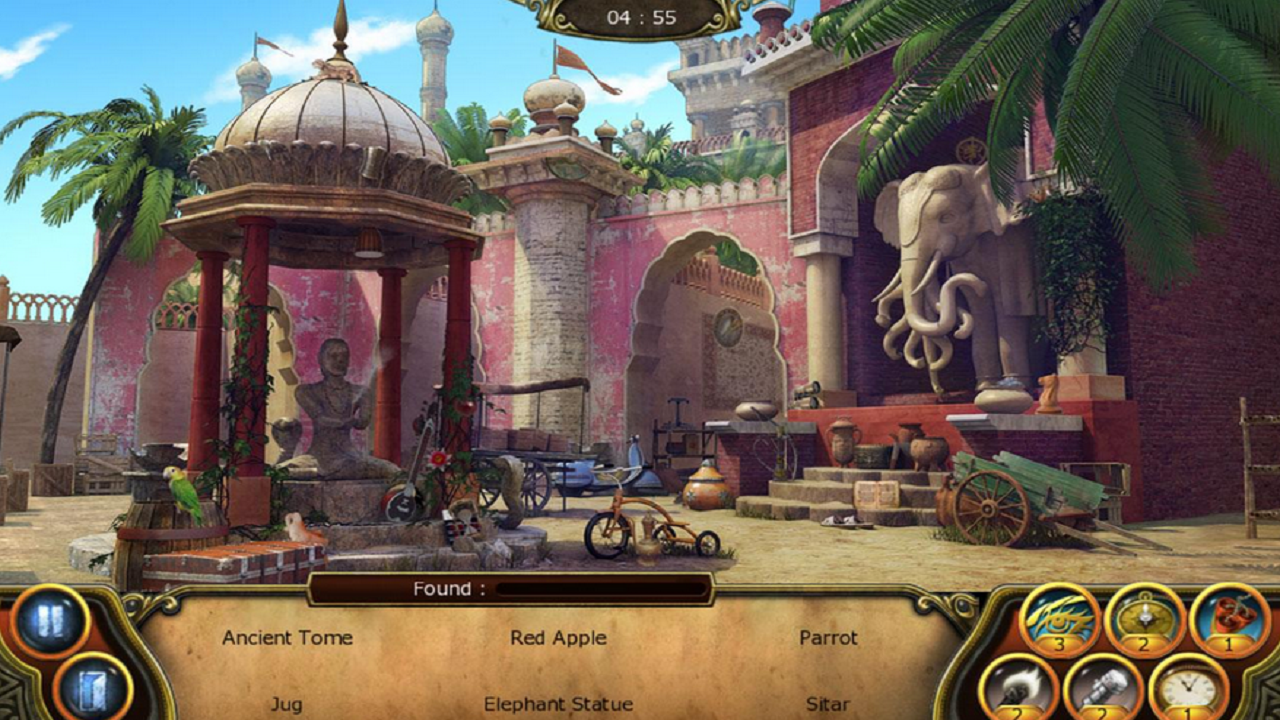
Task: Select Ancient Tome in the item list
Action: 287,638
